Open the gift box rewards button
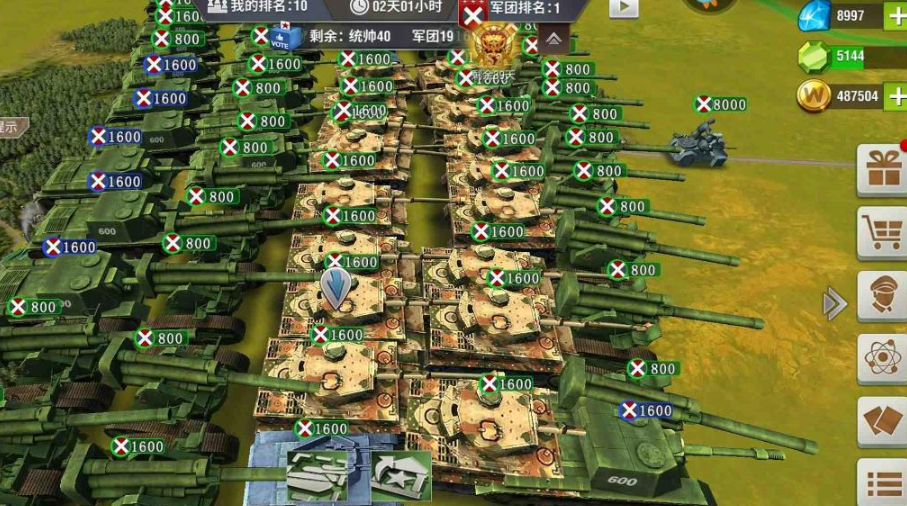The width and height of the screenshot is (907, 506). tap(884, 168)
